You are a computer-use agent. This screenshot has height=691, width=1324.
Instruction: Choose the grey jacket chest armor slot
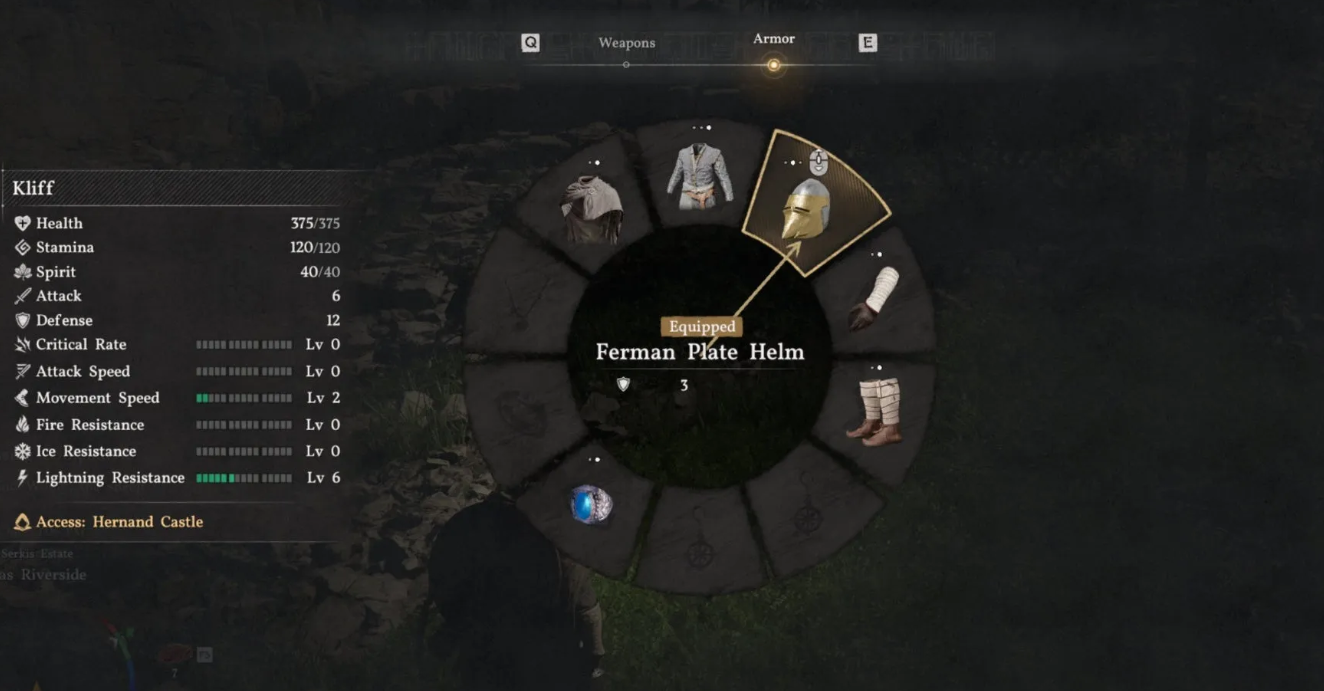700,175
